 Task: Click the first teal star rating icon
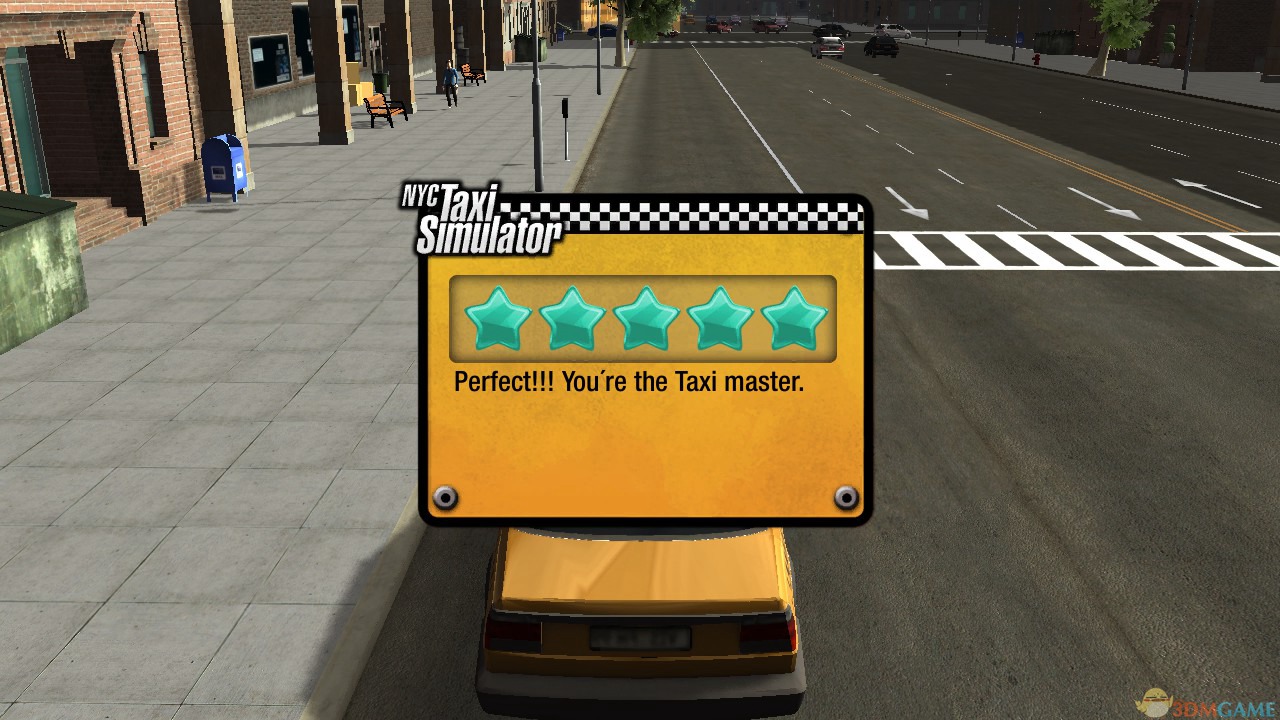point(497,318)
